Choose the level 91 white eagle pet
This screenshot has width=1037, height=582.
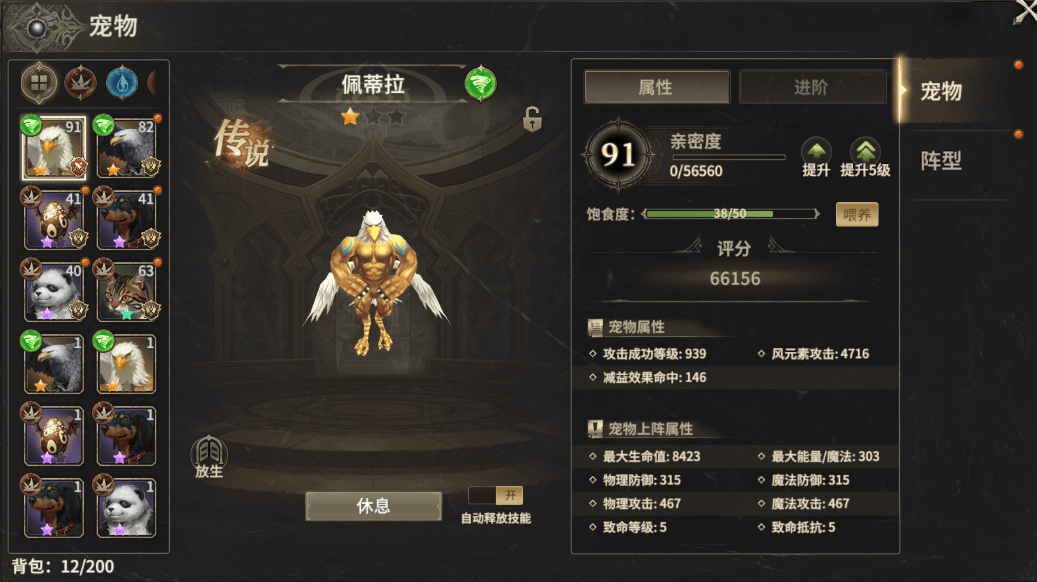point(54,146)
